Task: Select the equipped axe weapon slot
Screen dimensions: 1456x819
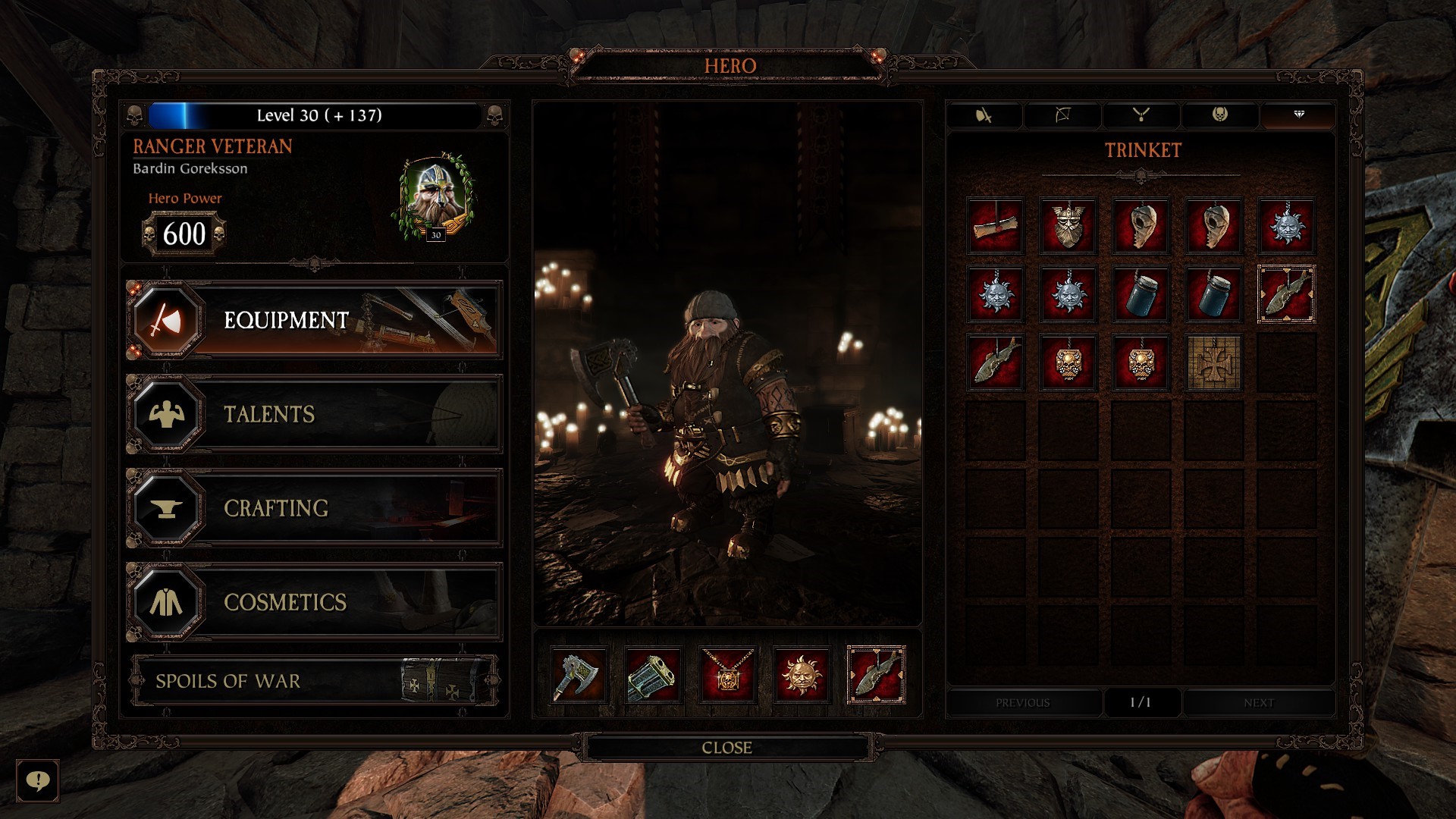Action: [579, 674]
